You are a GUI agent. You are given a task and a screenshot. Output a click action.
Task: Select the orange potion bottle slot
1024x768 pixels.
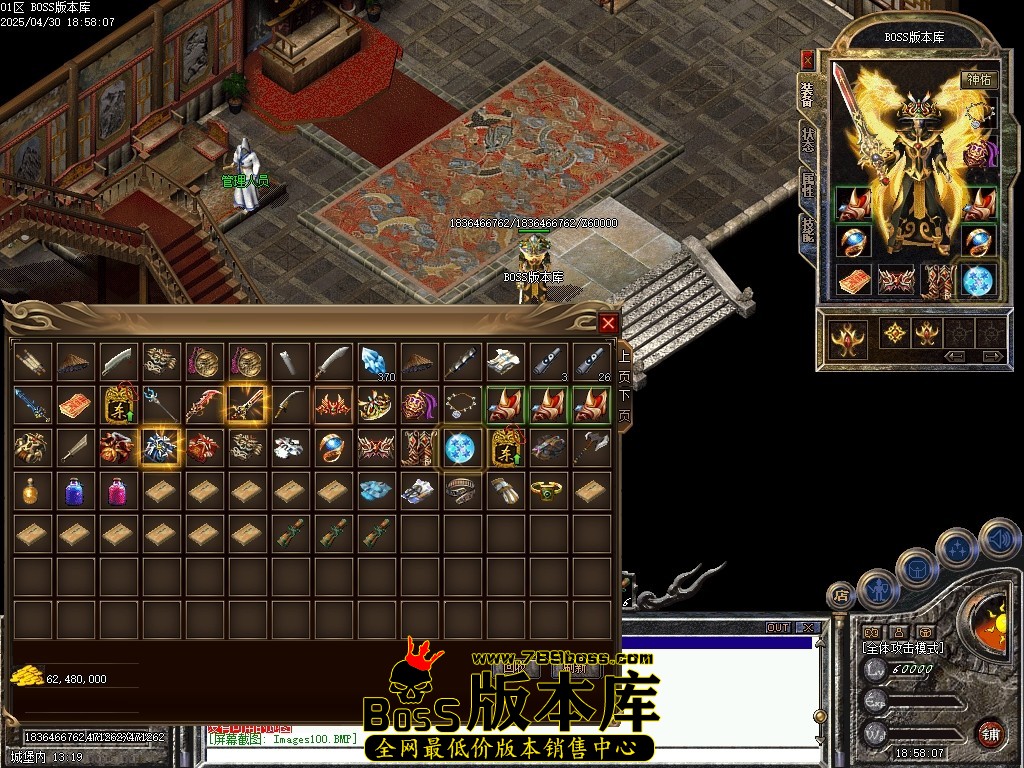point(33,490)
